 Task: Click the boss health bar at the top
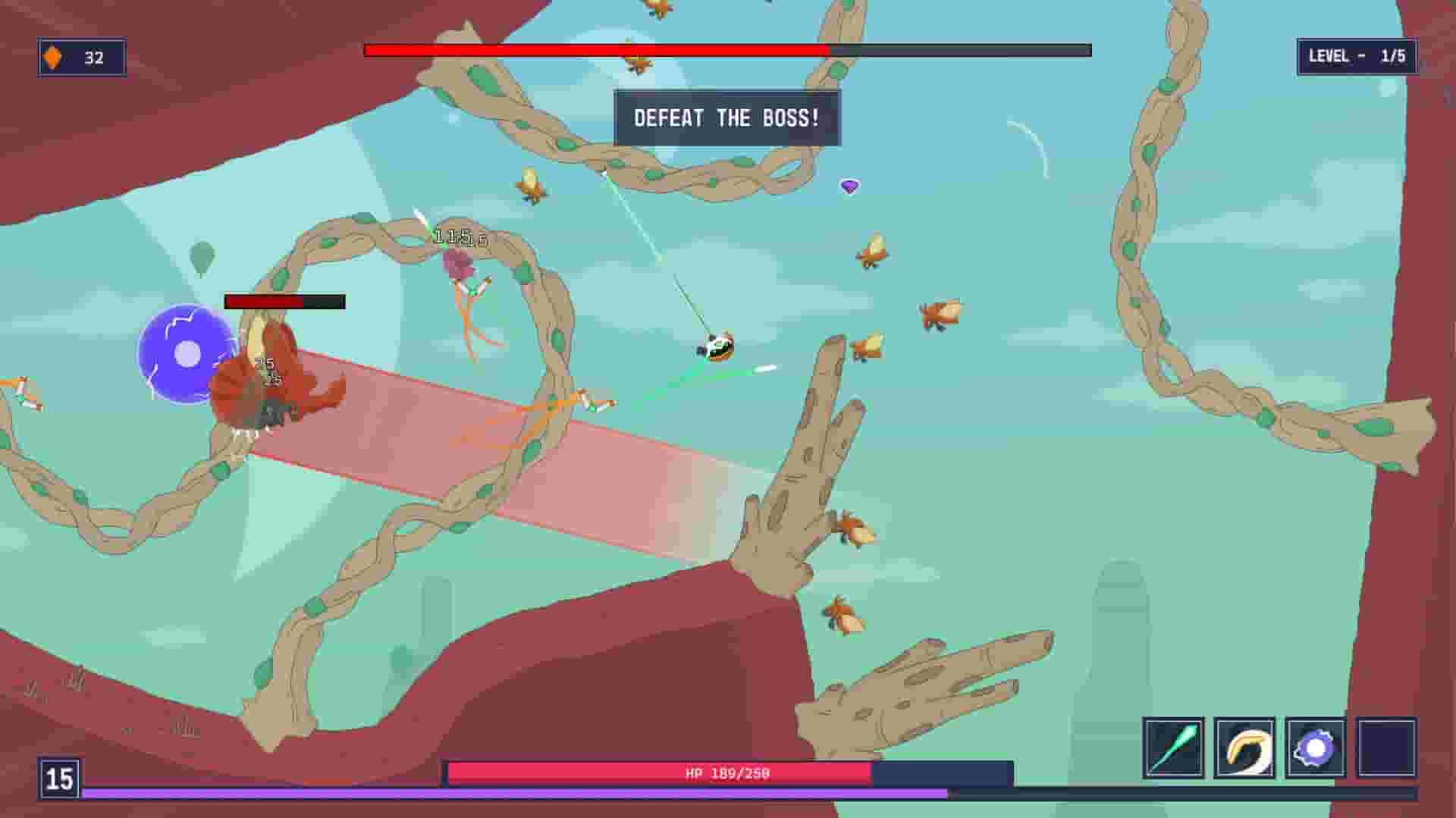[726, 50]
